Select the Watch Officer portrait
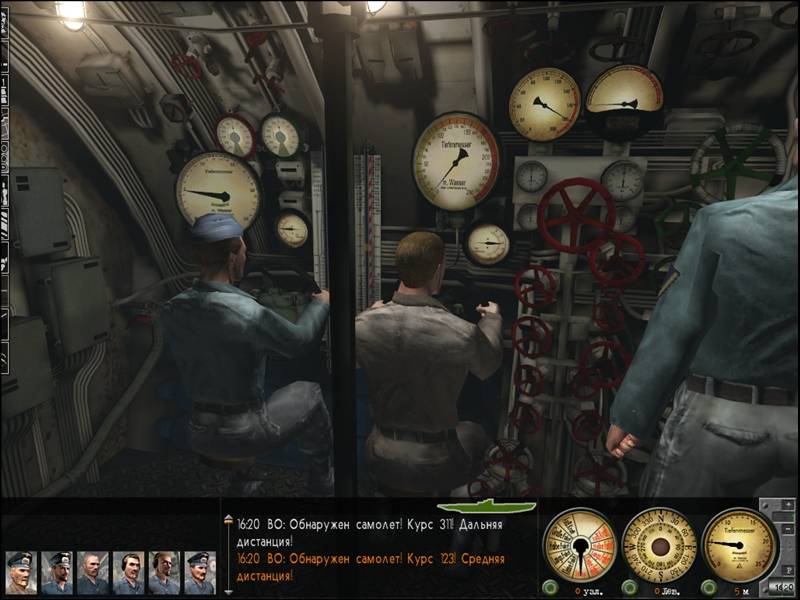 (55, 573)
